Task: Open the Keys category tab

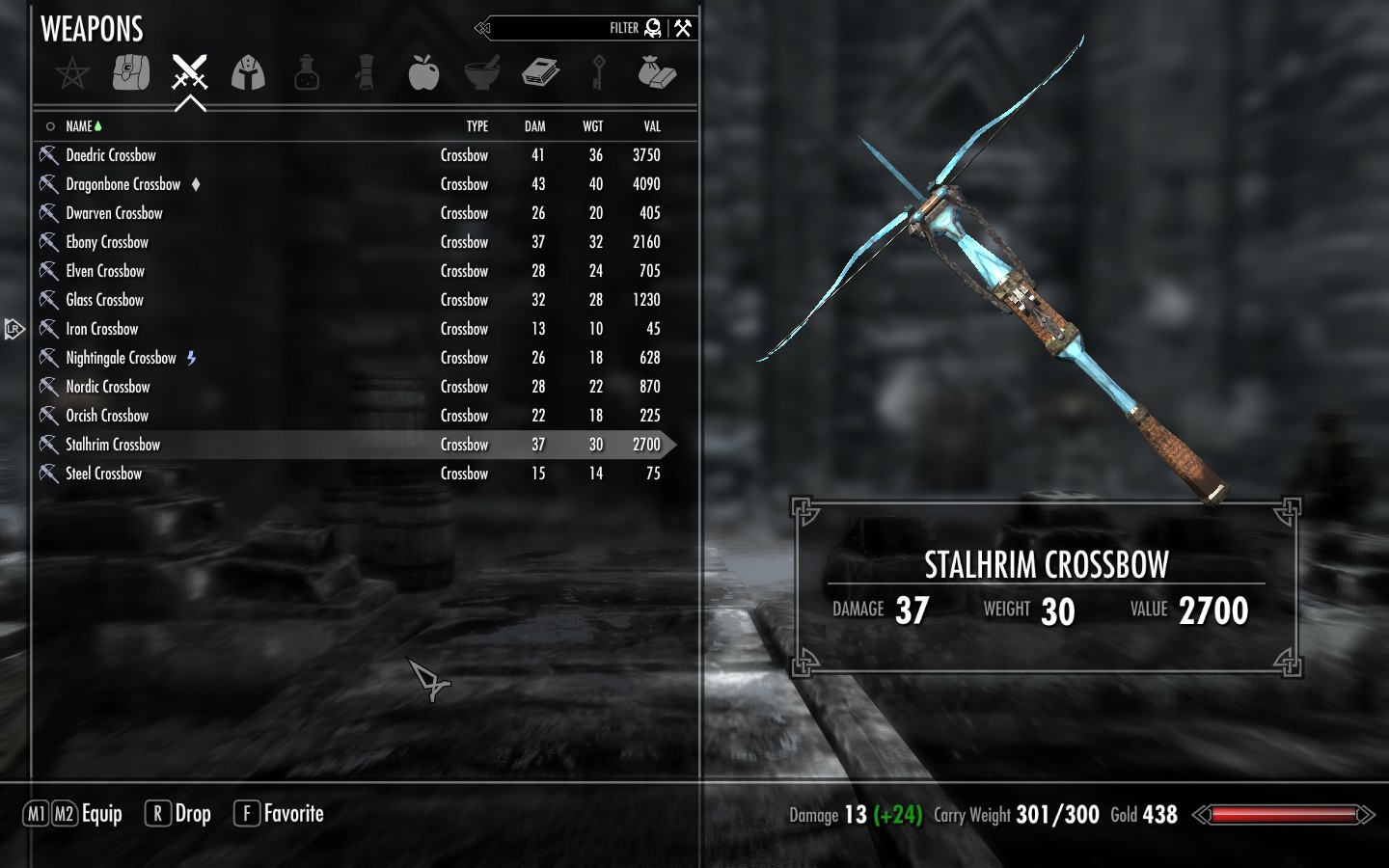Action: pos(598,72)
